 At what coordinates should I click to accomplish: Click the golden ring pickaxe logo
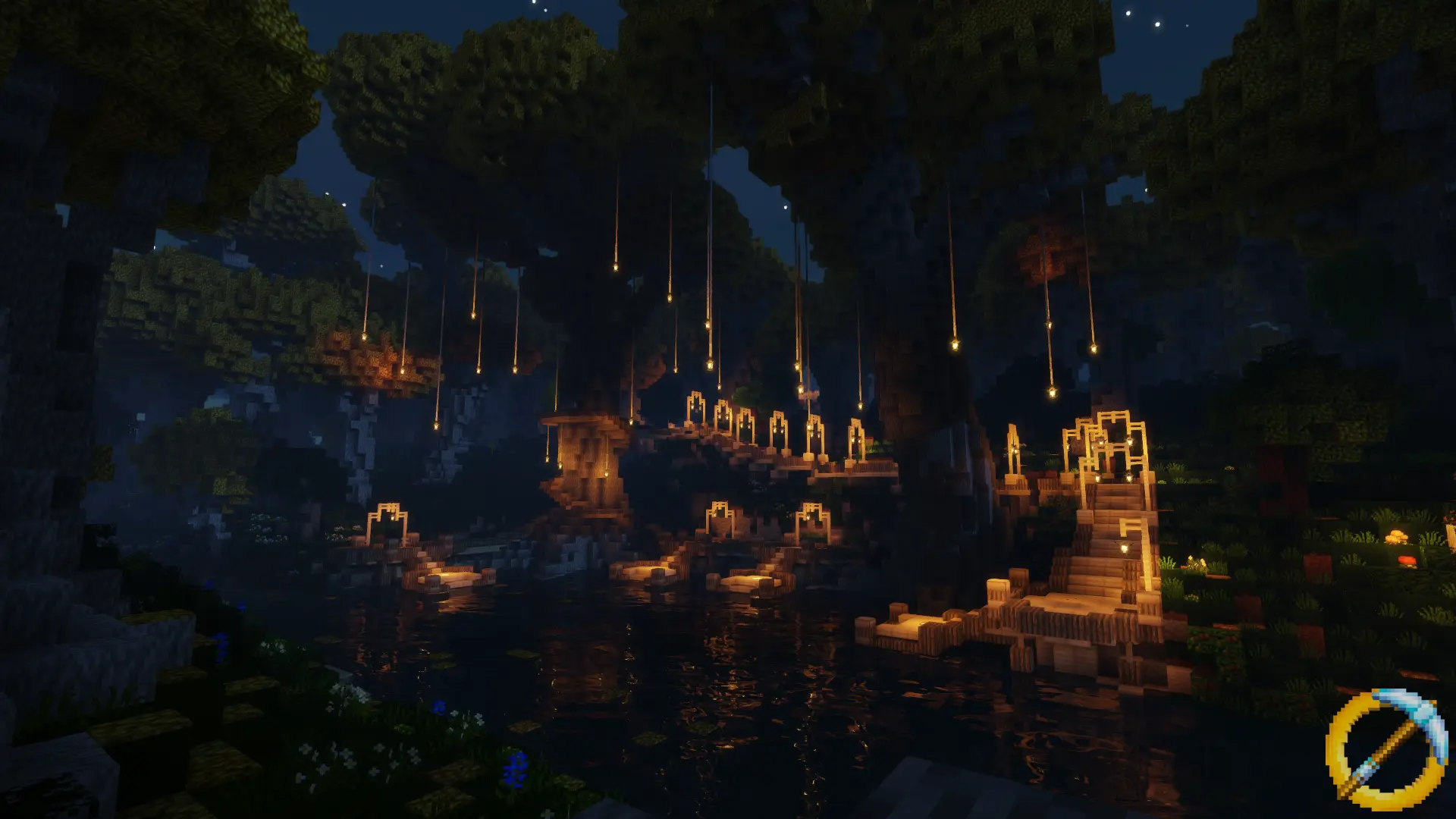pyautogui.click(x=1386, y=748)
